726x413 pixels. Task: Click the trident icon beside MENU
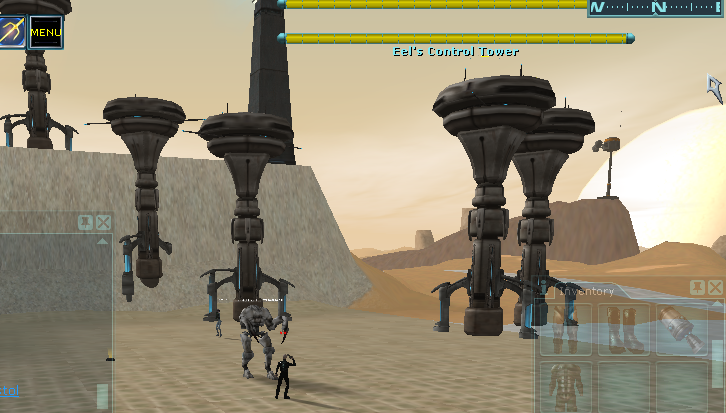tap(12, 31)
